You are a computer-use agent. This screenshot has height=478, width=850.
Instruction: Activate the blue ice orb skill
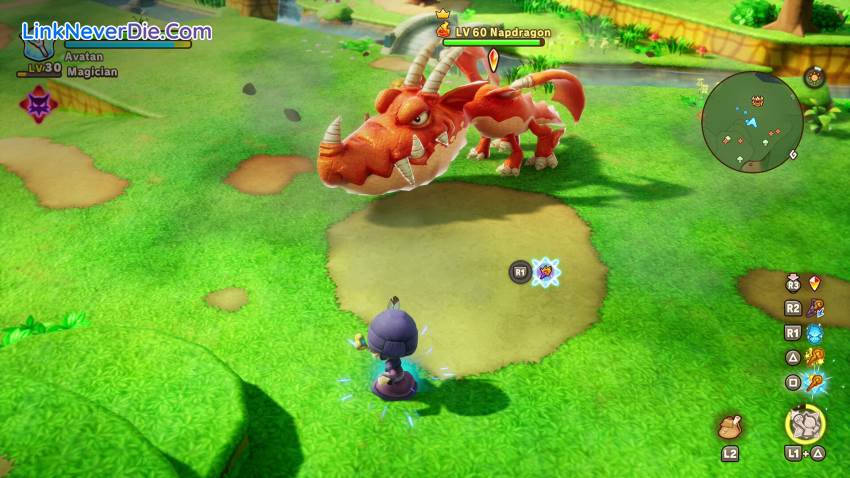(x=815, y=333)
